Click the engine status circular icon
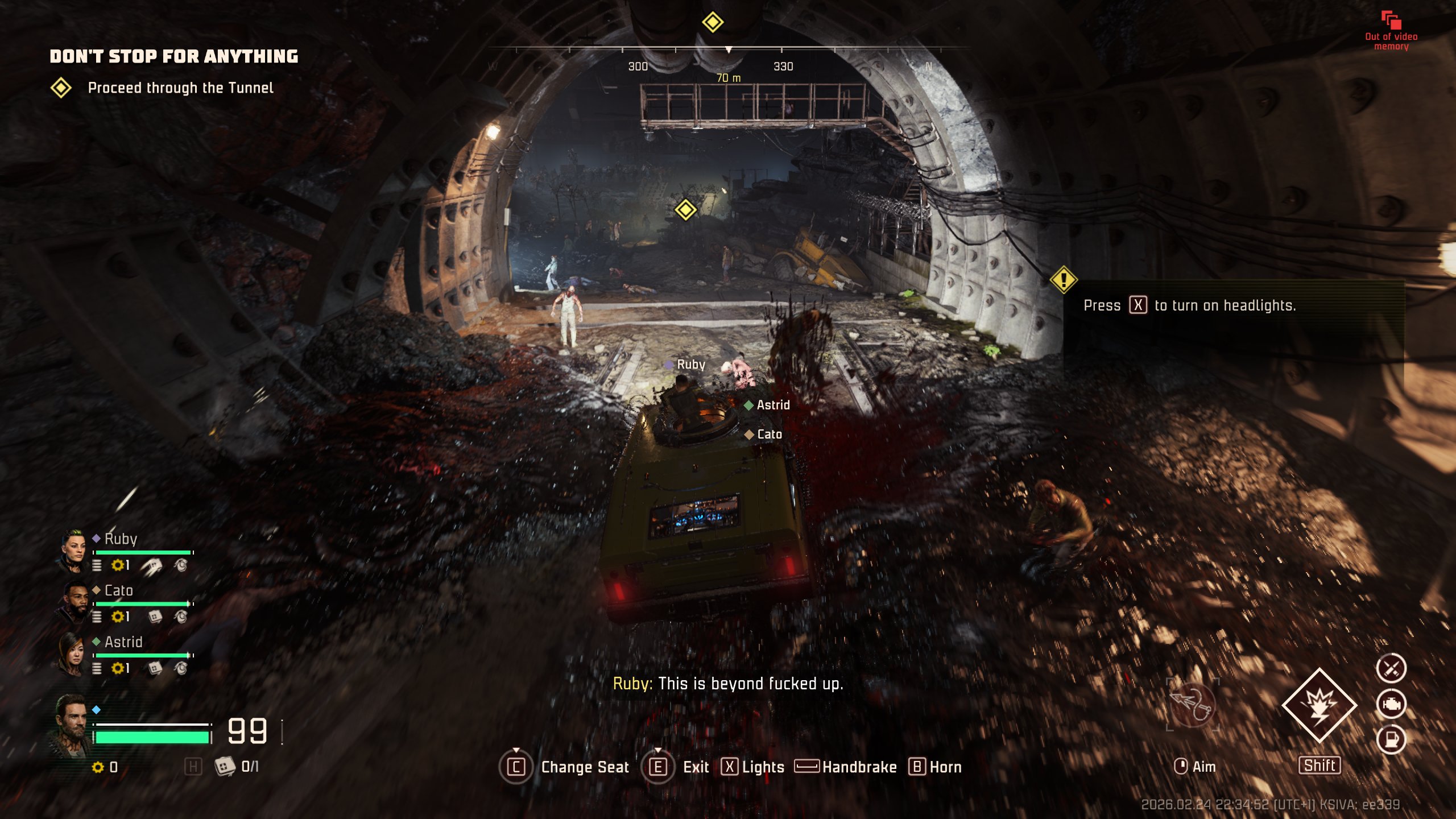Viewport: 1456px width, 819px height. coord(1391,704)
